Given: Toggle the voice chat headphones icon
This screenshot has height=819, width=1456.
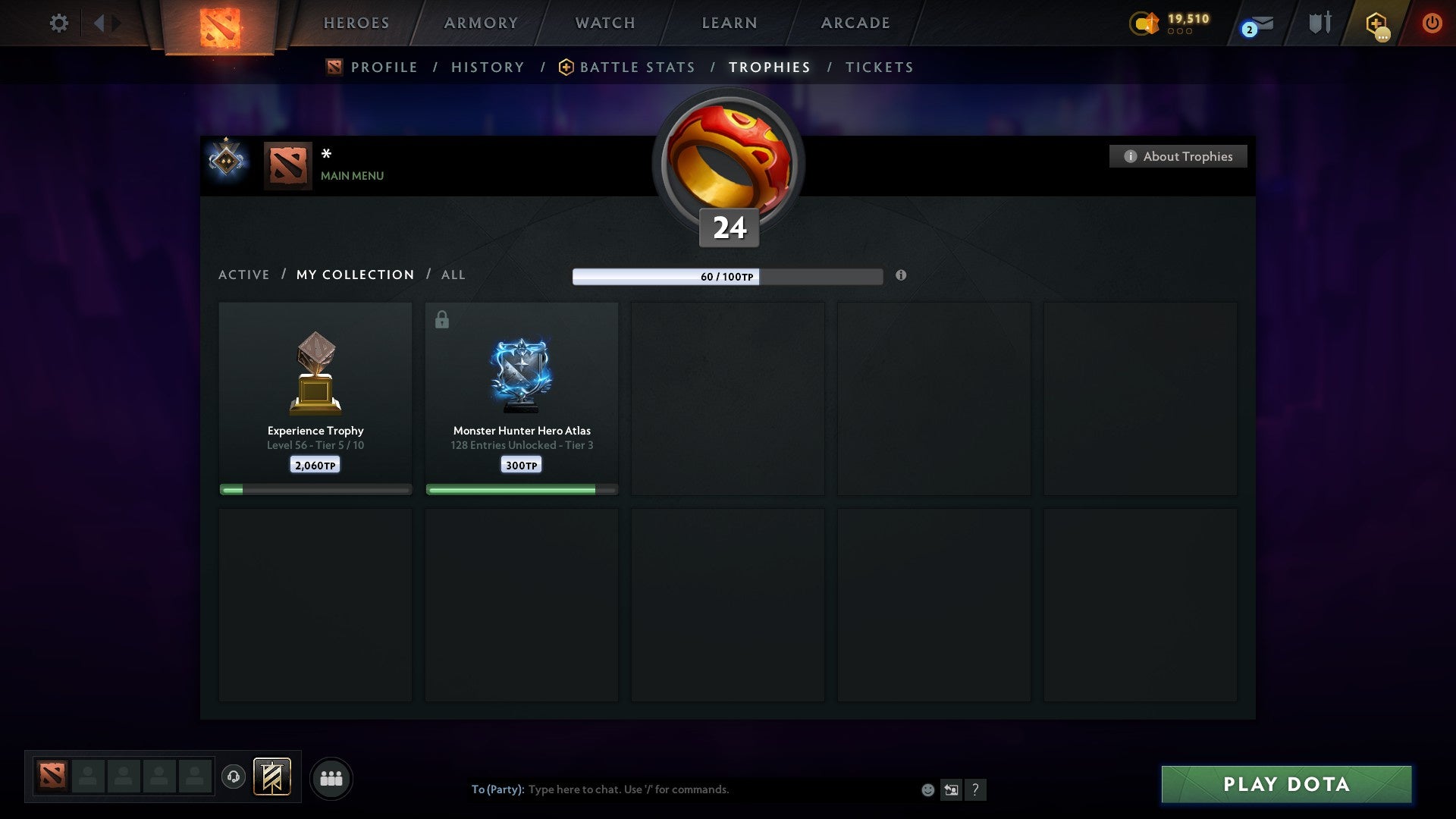Looking at the screenshot, I should (235, 777).
